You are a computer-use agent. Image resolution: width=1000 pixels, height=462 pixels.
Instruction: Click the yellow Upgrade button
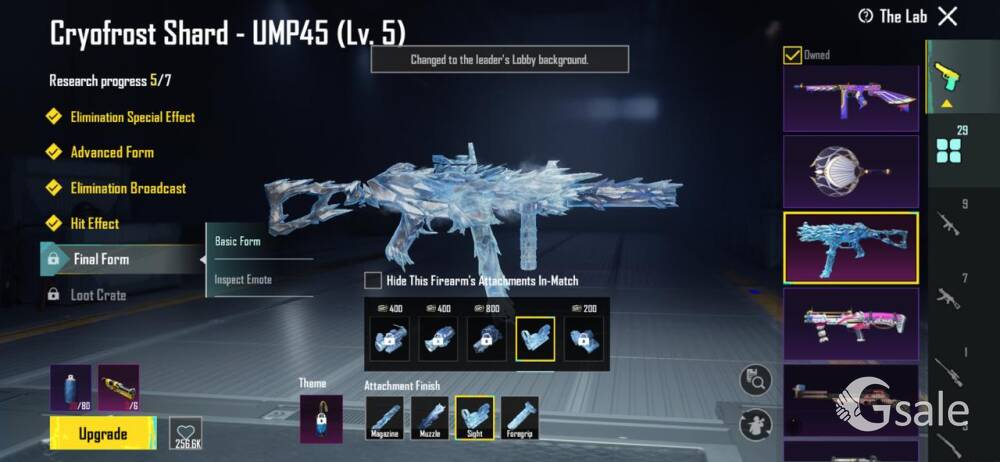pyautogui.click(x=103, y=433)
